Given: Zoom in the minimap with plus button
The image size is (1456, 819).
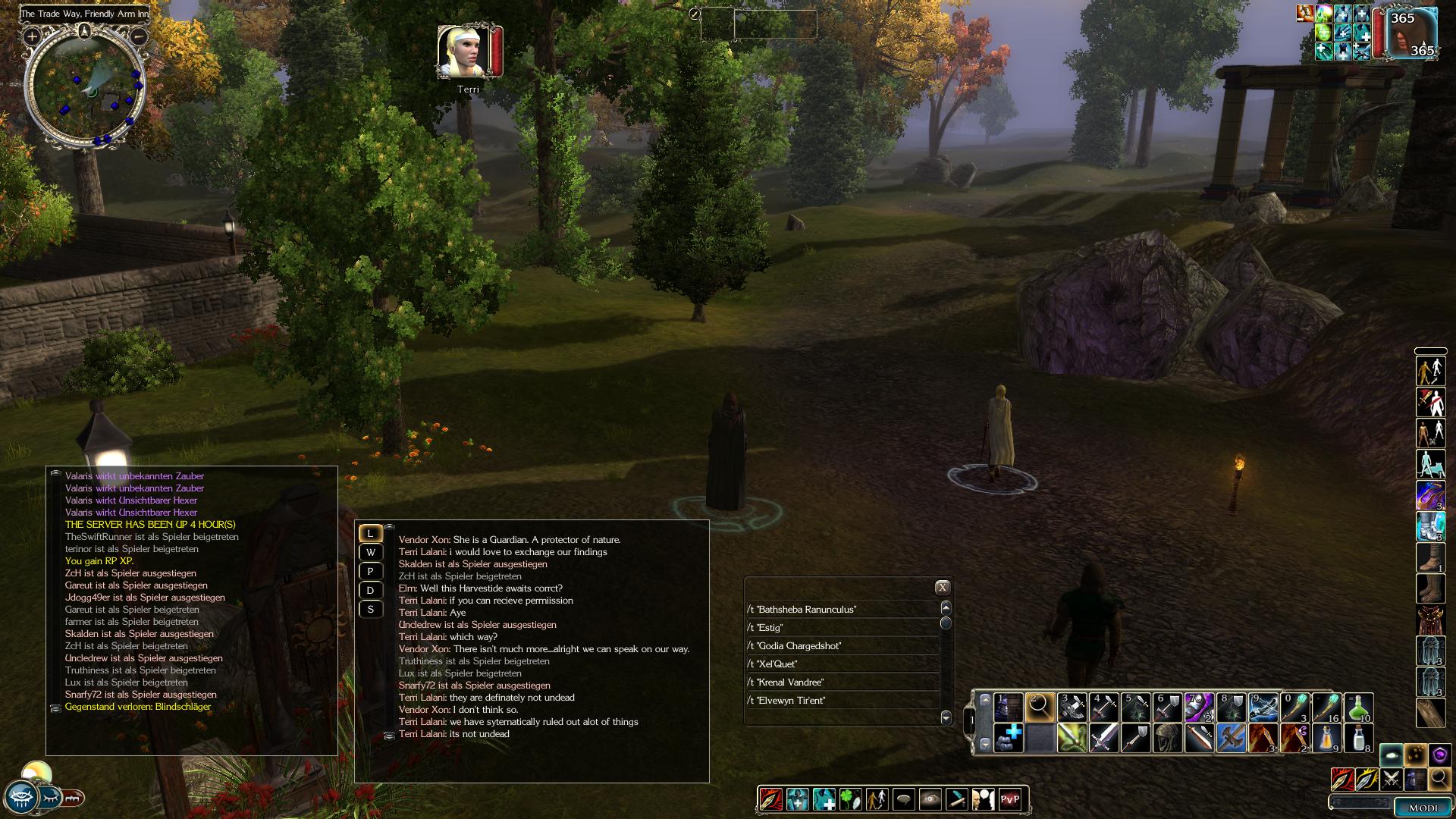Looking at the screenshot, I should click(32, 36).
